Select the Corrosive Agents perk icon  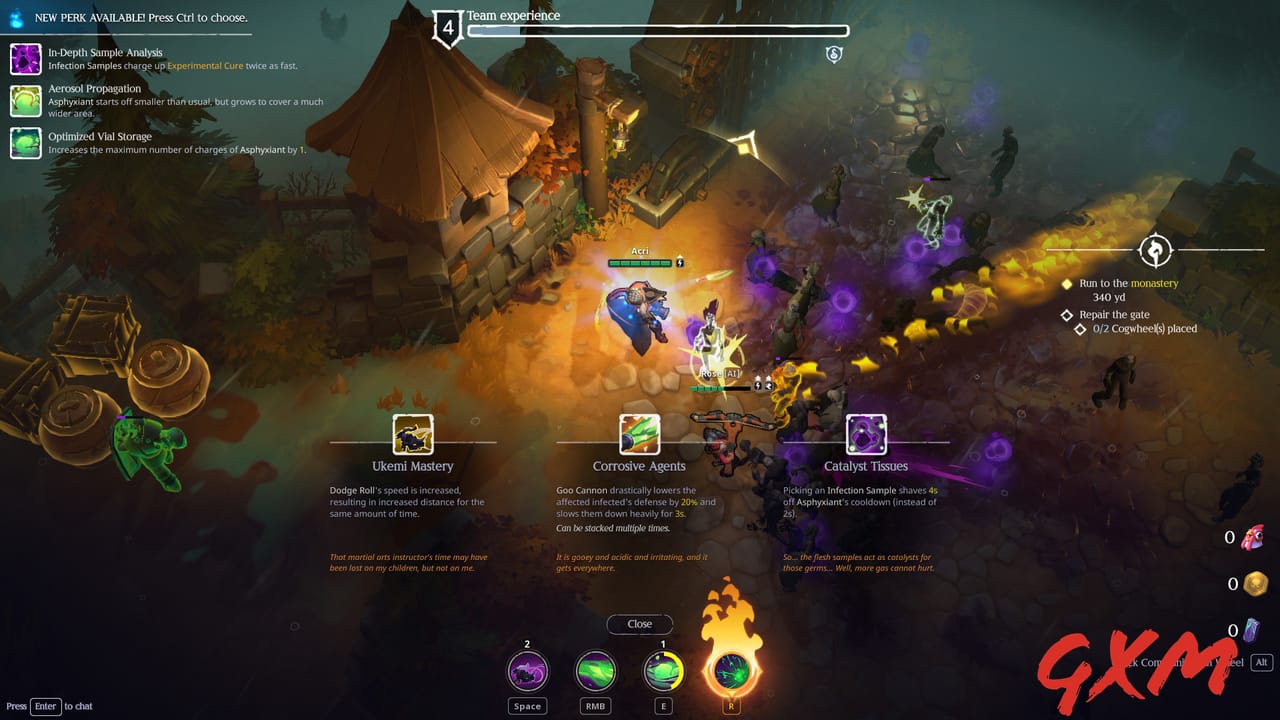639,434
